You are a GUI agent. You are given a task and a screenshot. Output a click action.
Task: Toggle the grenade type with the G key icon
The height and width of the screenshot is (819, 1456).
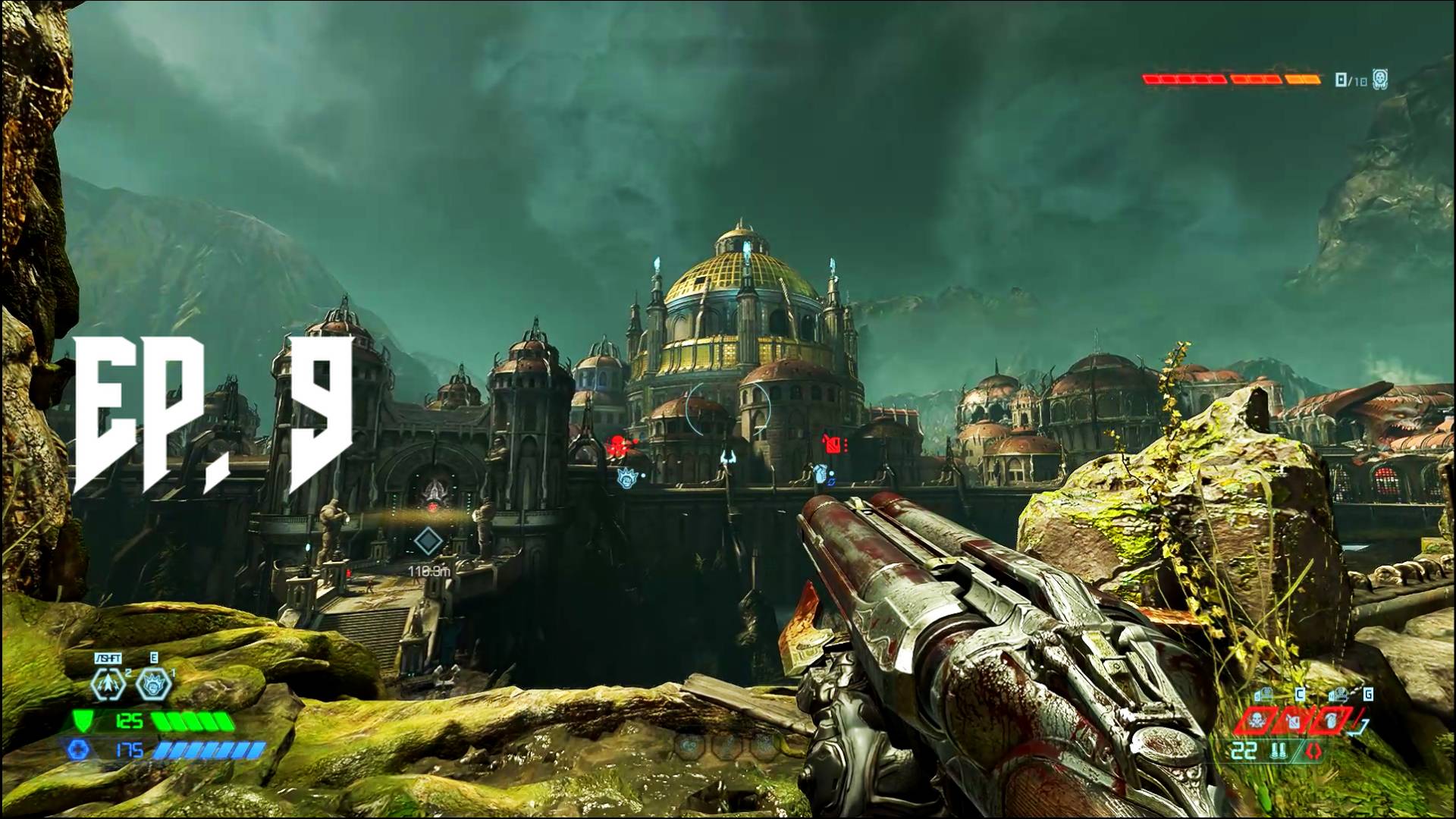[x=1368, y=694]
